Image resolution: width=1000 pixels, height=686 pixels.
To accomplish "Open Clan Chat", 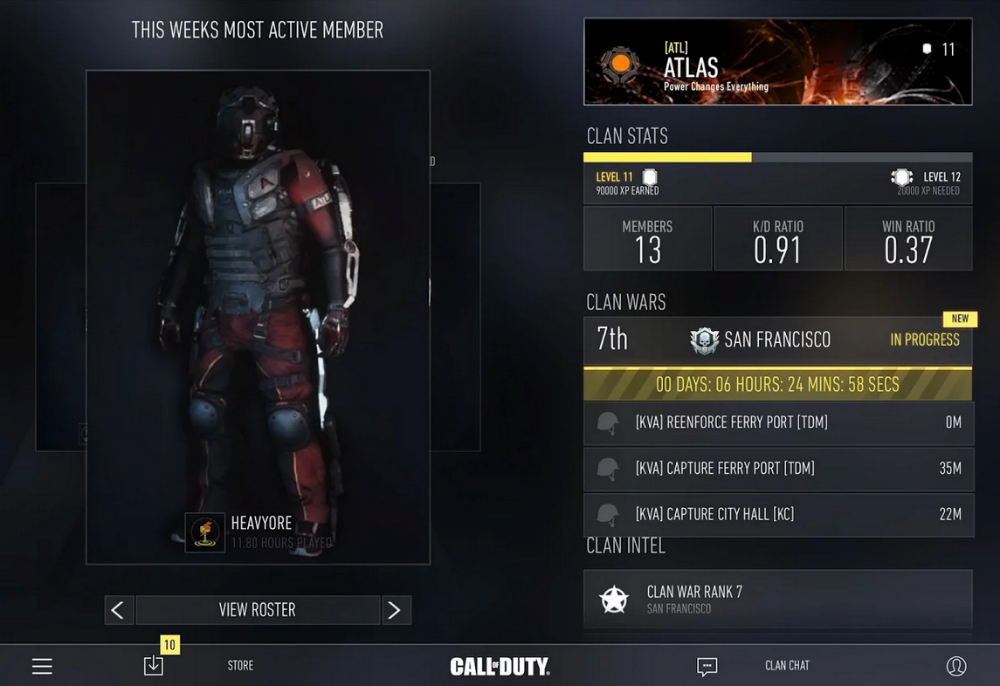I will (787, 666).
